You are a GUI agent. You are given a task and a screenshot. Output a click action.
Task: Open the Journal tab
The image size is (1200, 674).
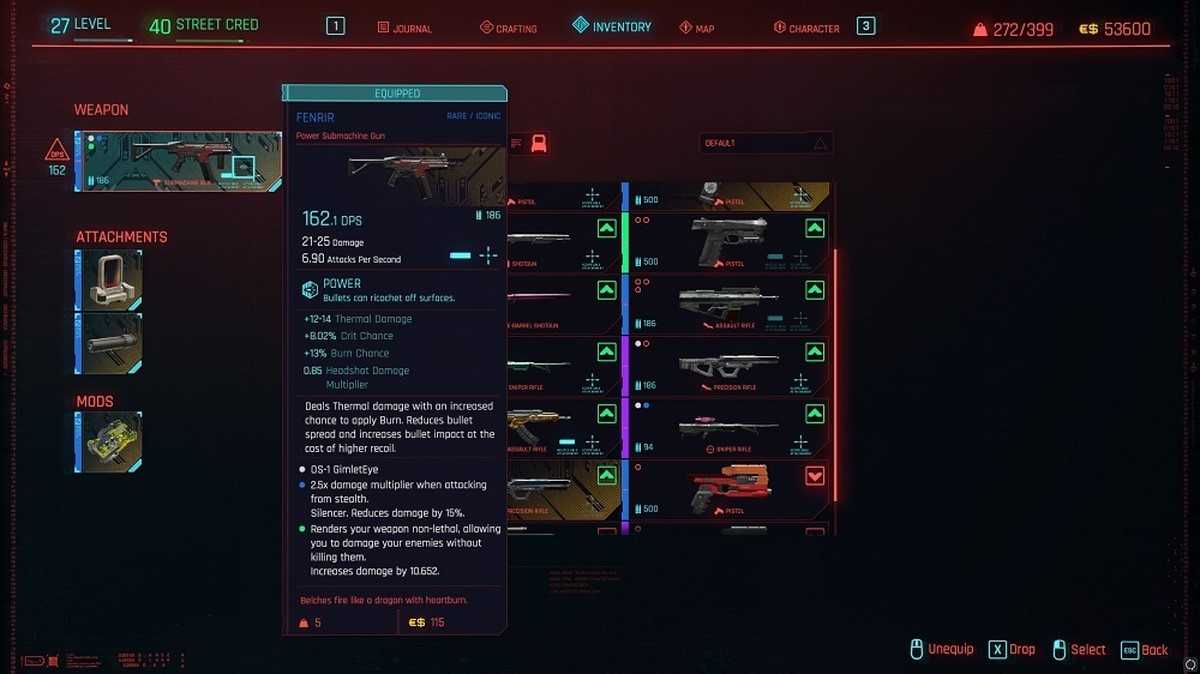pos(405,28)
